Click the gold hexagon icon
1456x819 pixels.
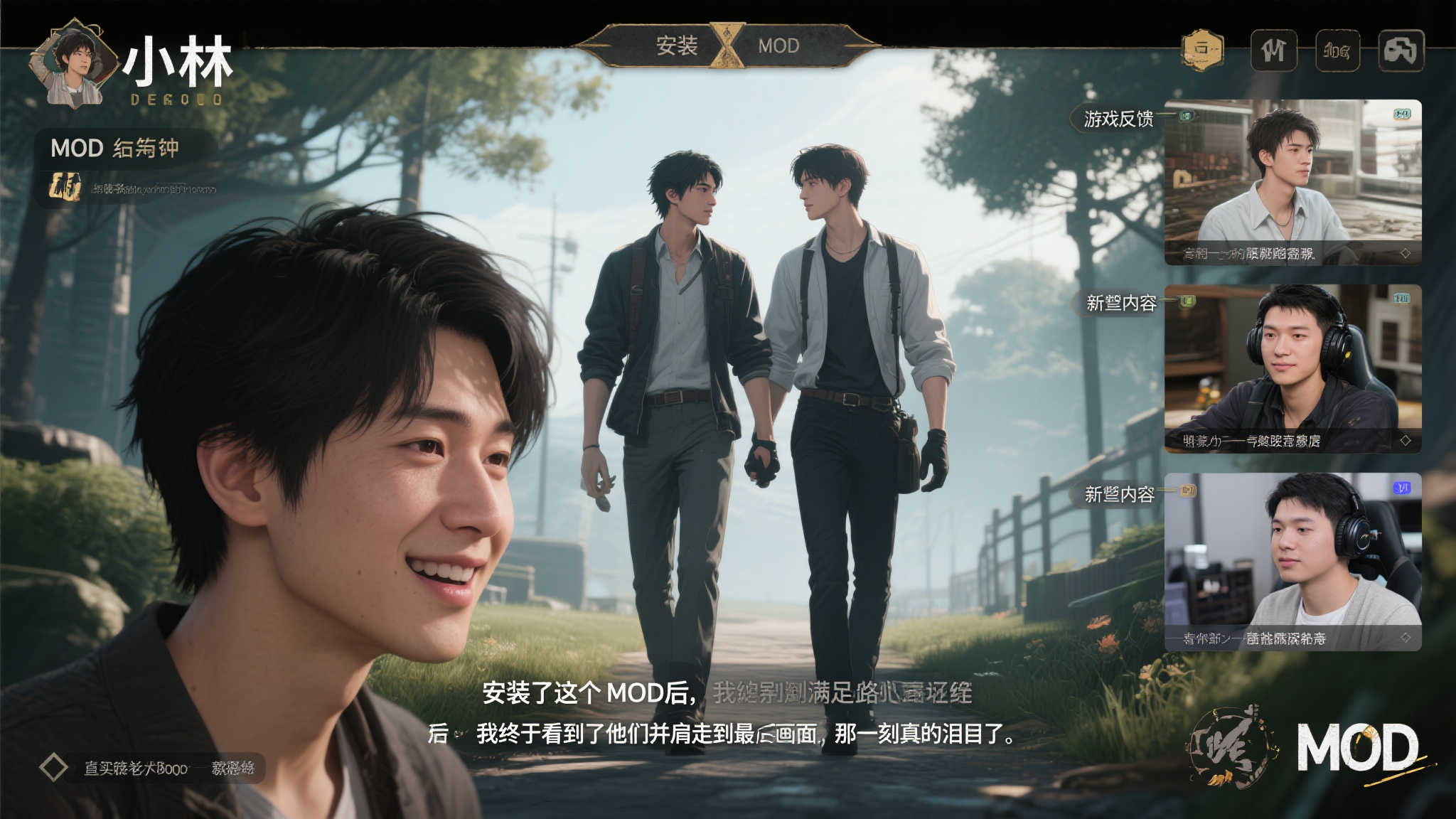[1202, 50]
